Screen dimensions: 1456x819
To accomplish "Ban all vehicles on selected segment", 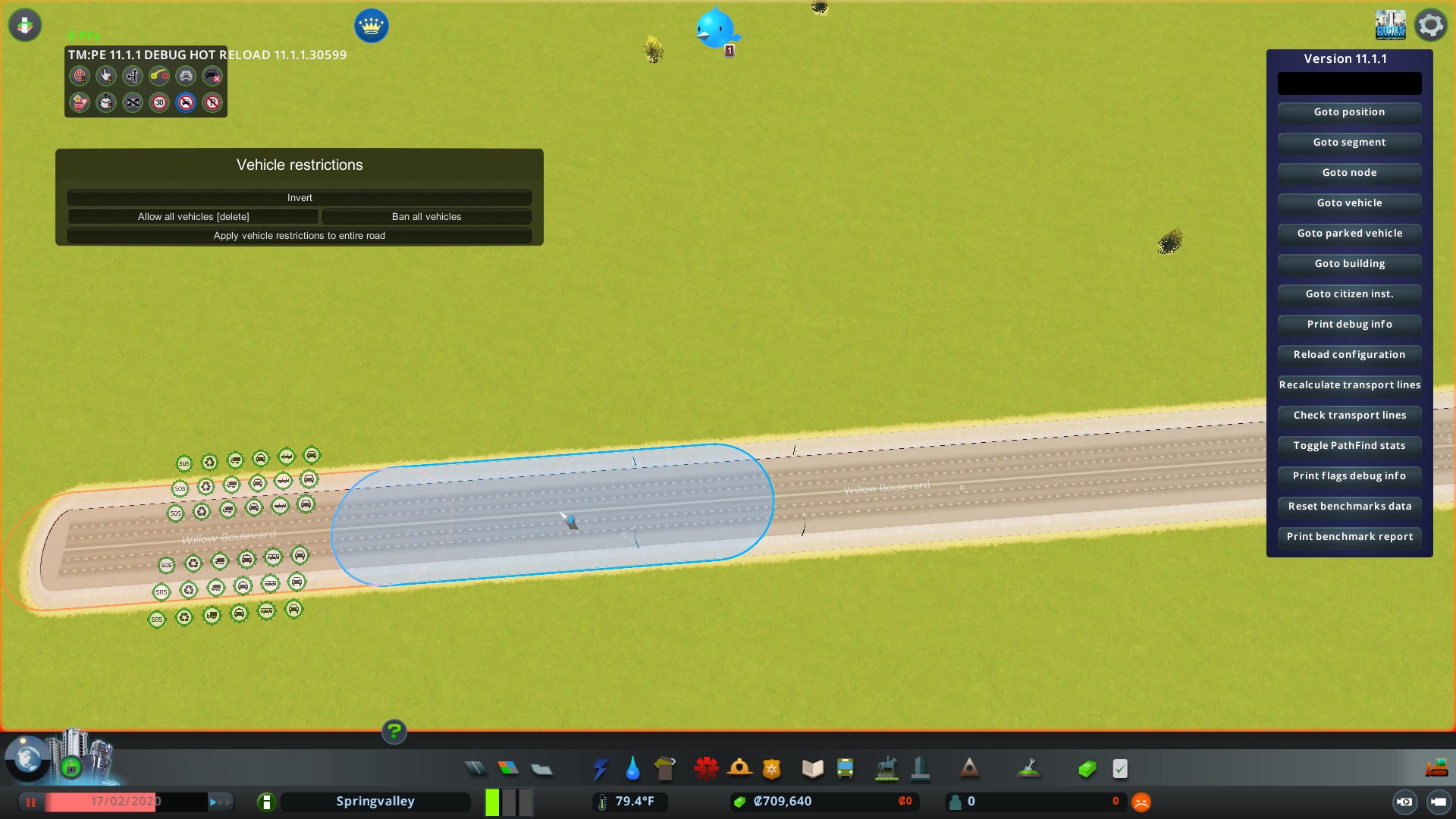I will [x=427, y=216].
